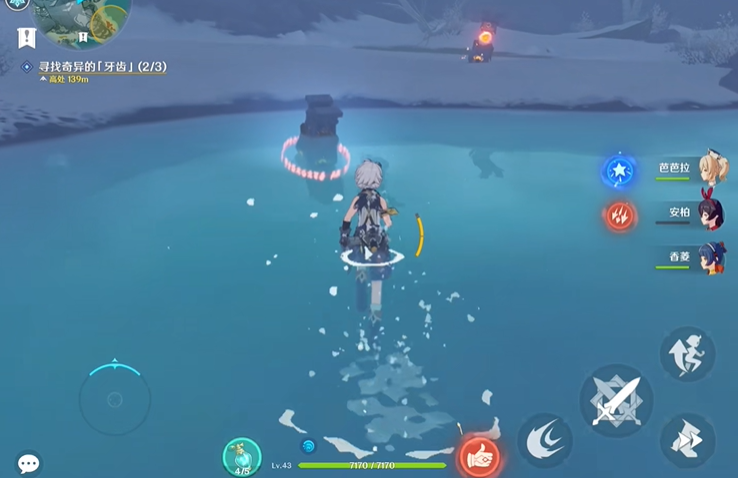
Task: Tap the jump double-arrow button
Action: (687, 440)
